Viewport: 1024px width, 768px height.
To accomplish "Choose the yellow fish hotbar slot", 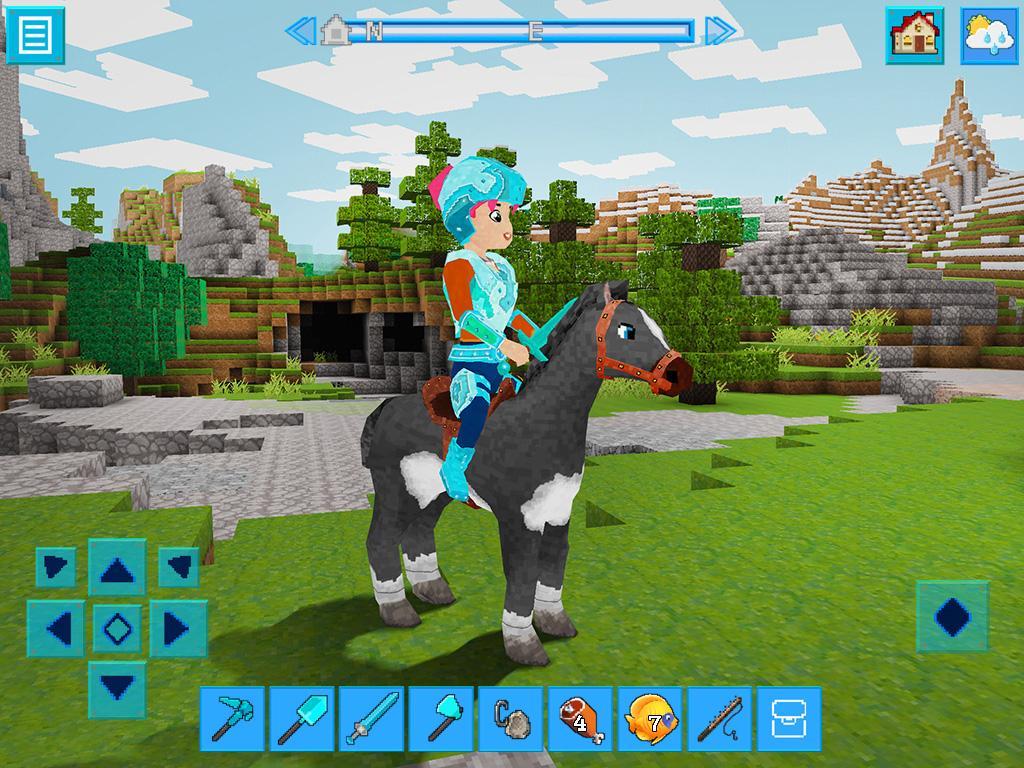I will click(x=650, y=718).
